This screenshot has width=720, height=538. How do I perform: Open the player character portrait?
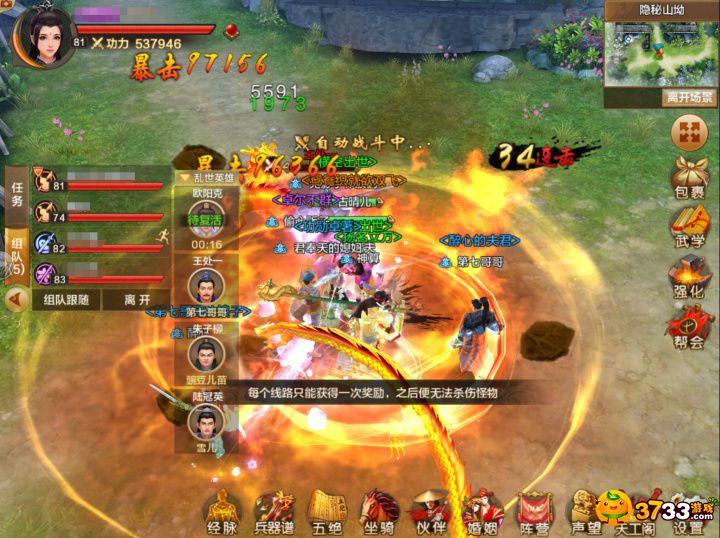[40, 34]
